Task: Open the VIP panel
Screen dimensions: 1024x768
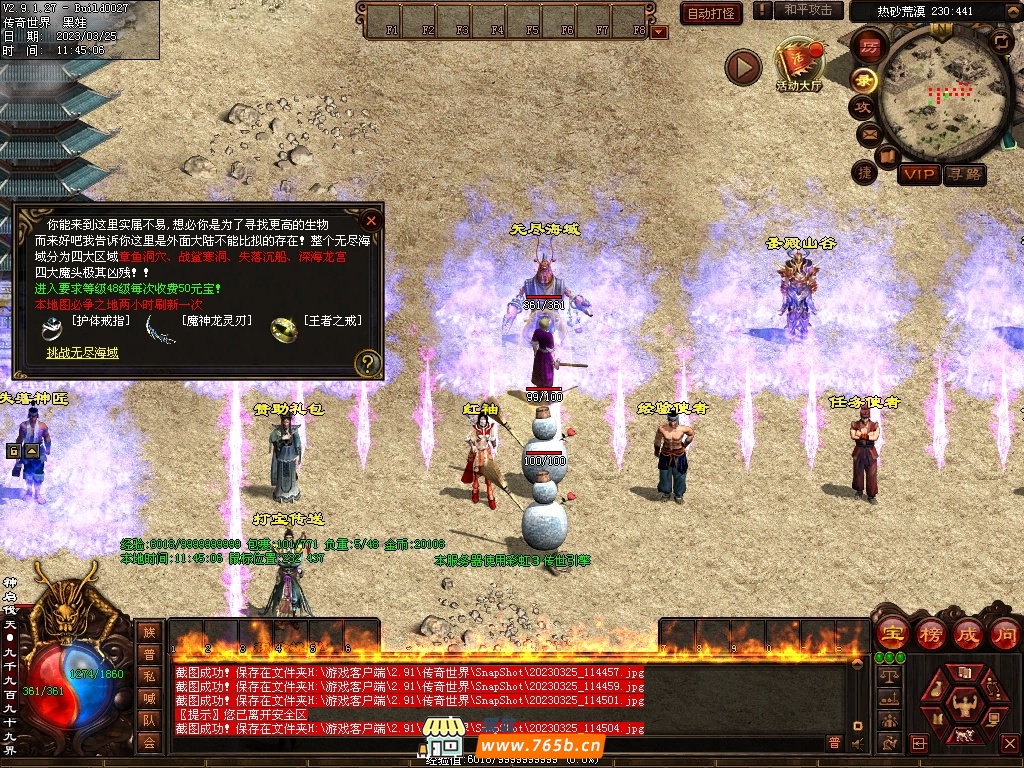Action: point(918,174)
